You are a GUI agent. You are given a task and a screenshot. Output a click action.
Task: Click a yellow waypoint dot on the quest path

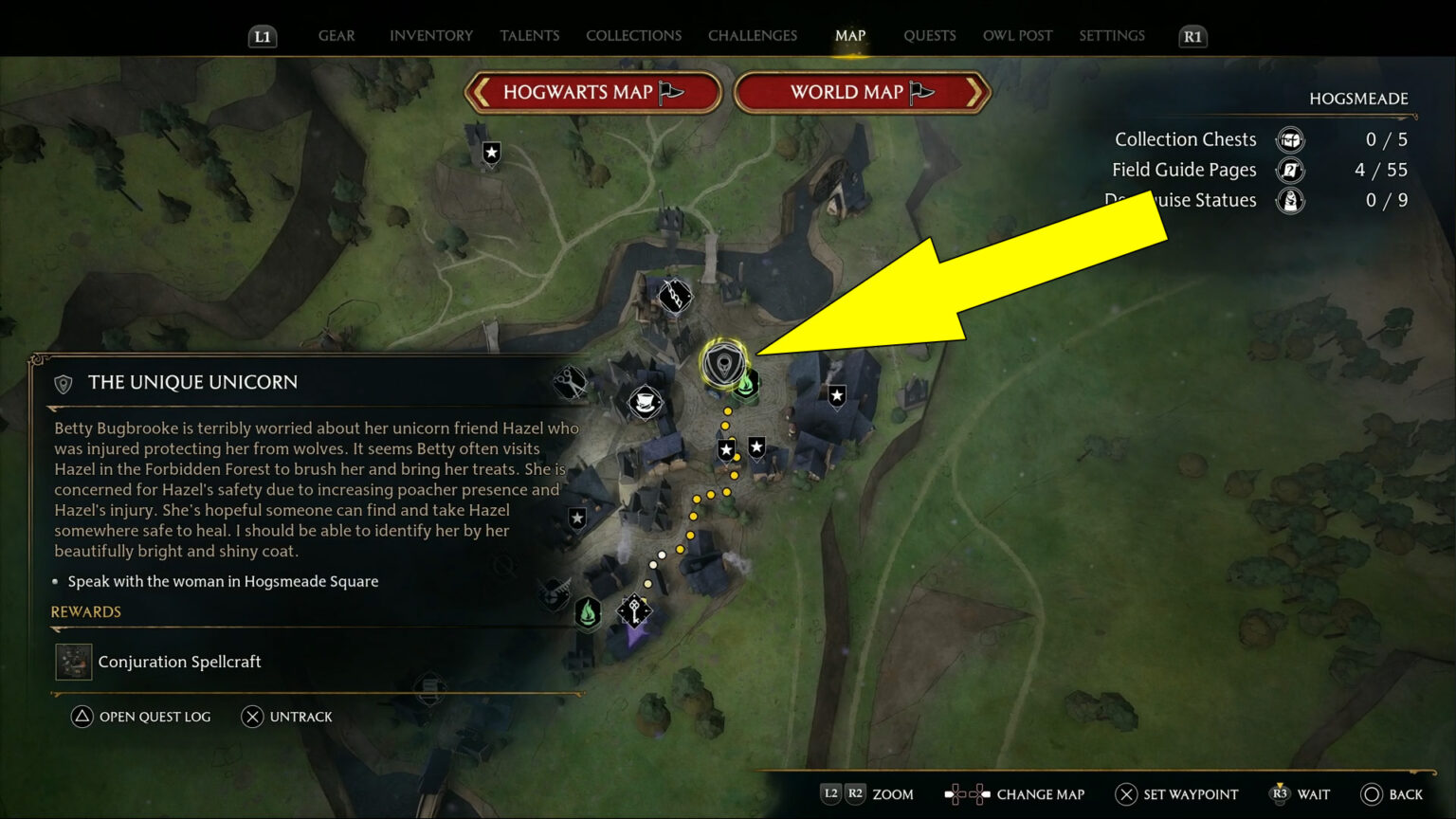(727, 410)
